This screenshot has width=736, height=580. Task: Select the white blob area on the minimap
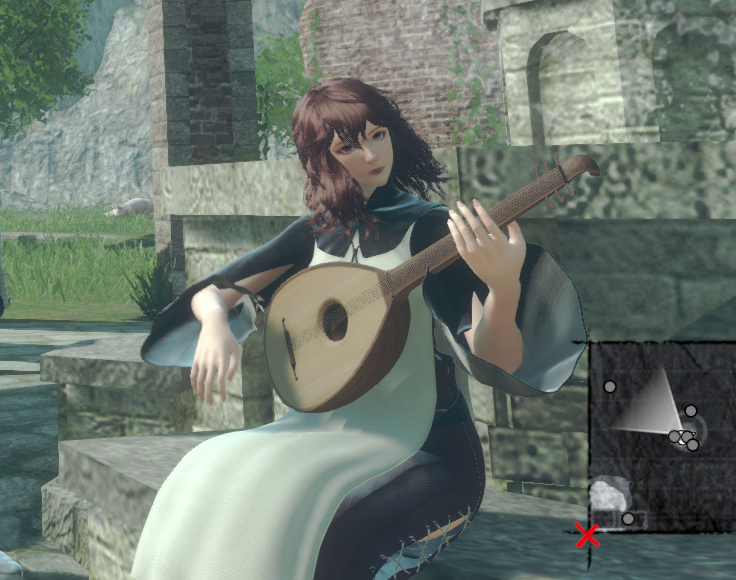pos(609,494)
